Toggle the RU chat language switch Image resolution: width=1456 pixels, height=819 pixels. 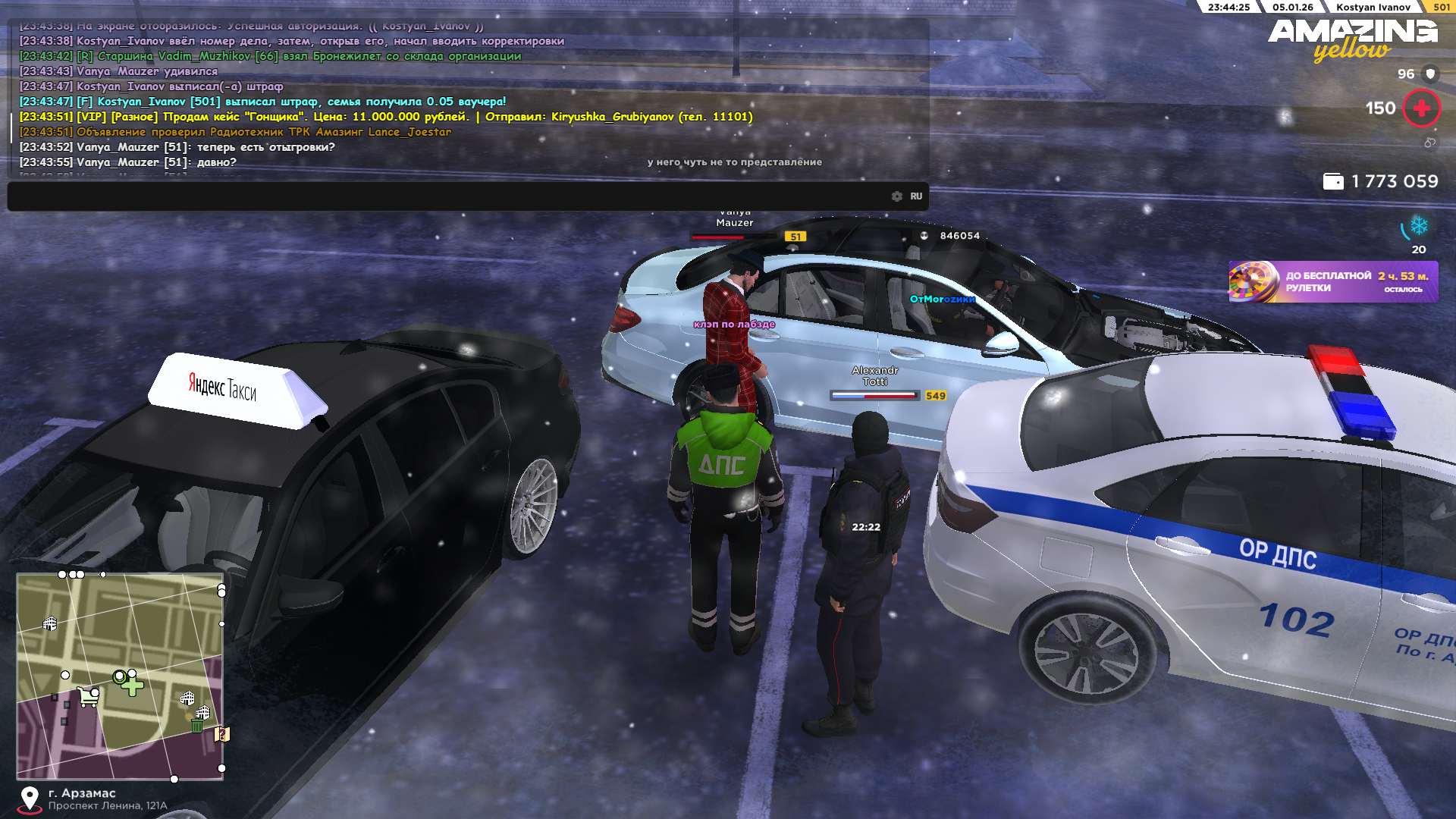click(916, 196)
